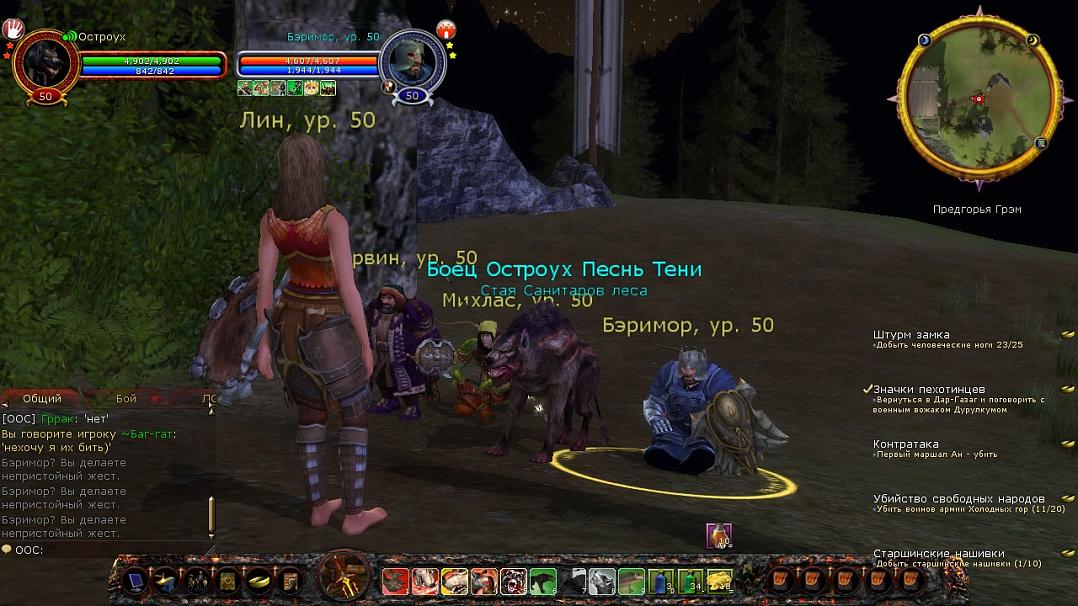Select the Убийство свободных народов quest
This screenshot has width=1078, height=606.
(x=958, y=498)
